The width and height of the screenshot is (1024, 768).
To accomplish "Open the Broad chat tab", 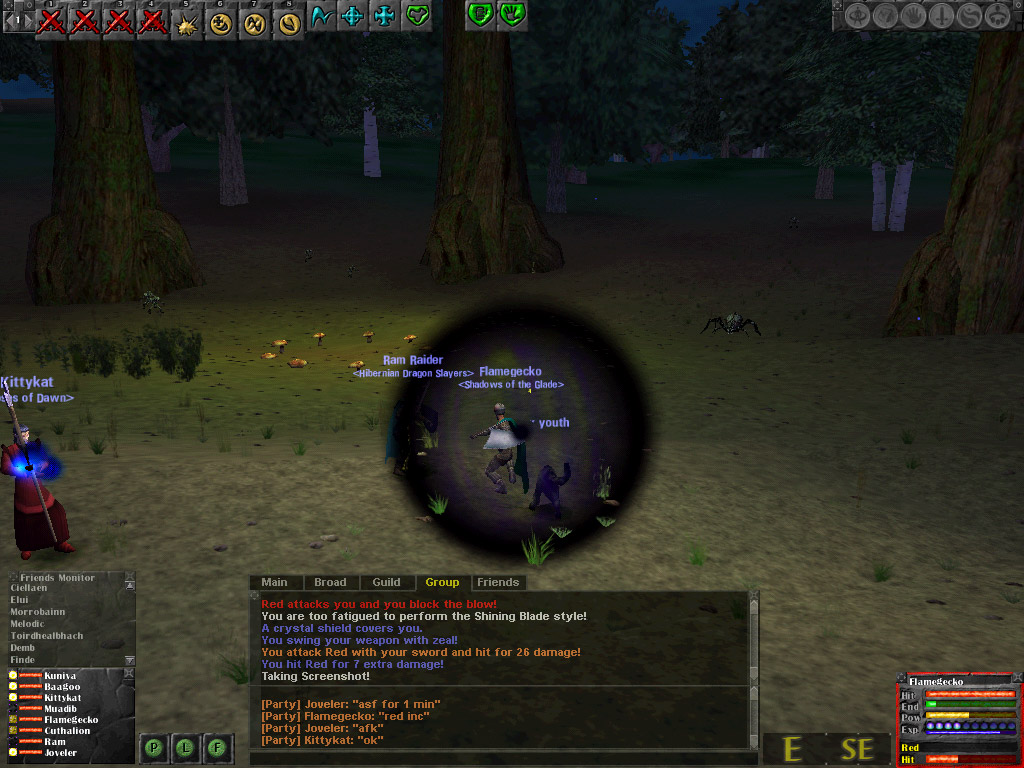I will click(x=330, y=582).
